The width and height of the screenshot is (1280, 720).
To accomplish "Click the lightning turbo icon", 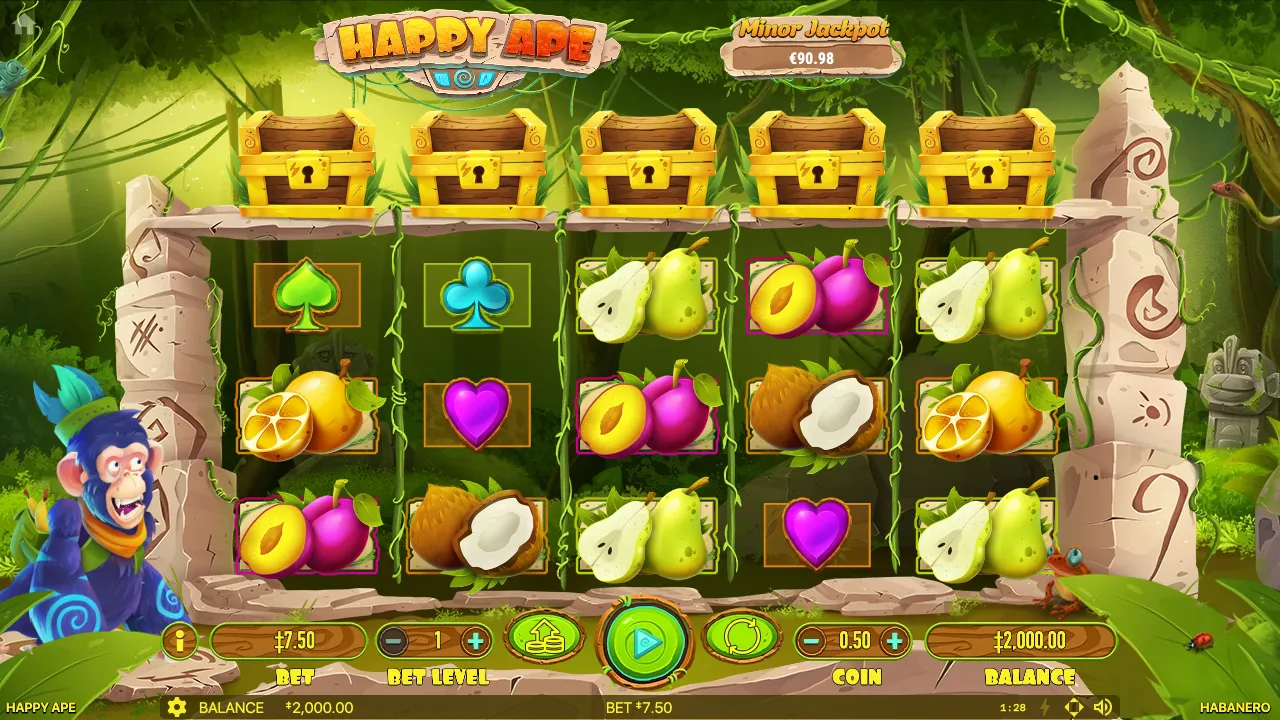I will click(1044, 708).
